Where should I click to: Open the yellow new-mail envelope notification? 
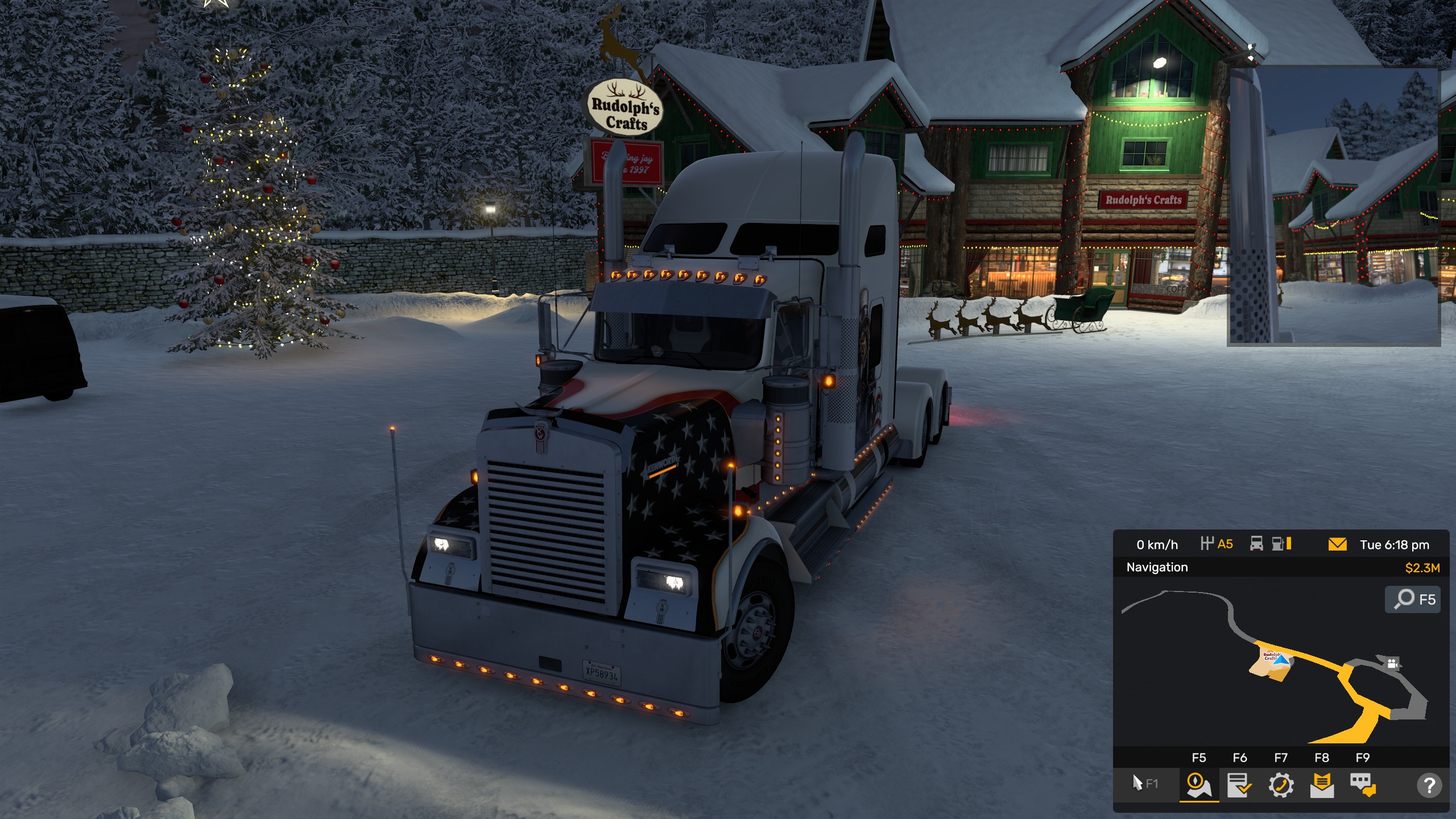[1337, 544]
